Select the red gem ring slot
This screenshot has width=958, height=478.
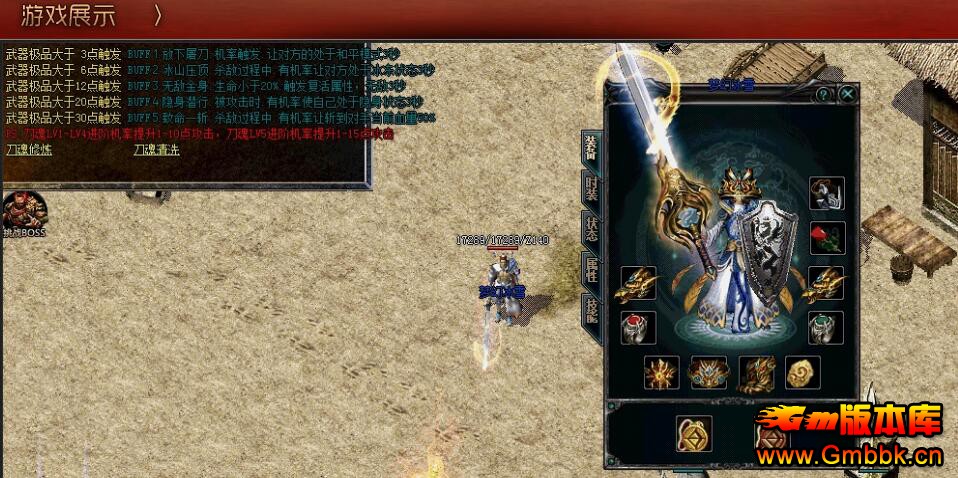coord(637,328)
